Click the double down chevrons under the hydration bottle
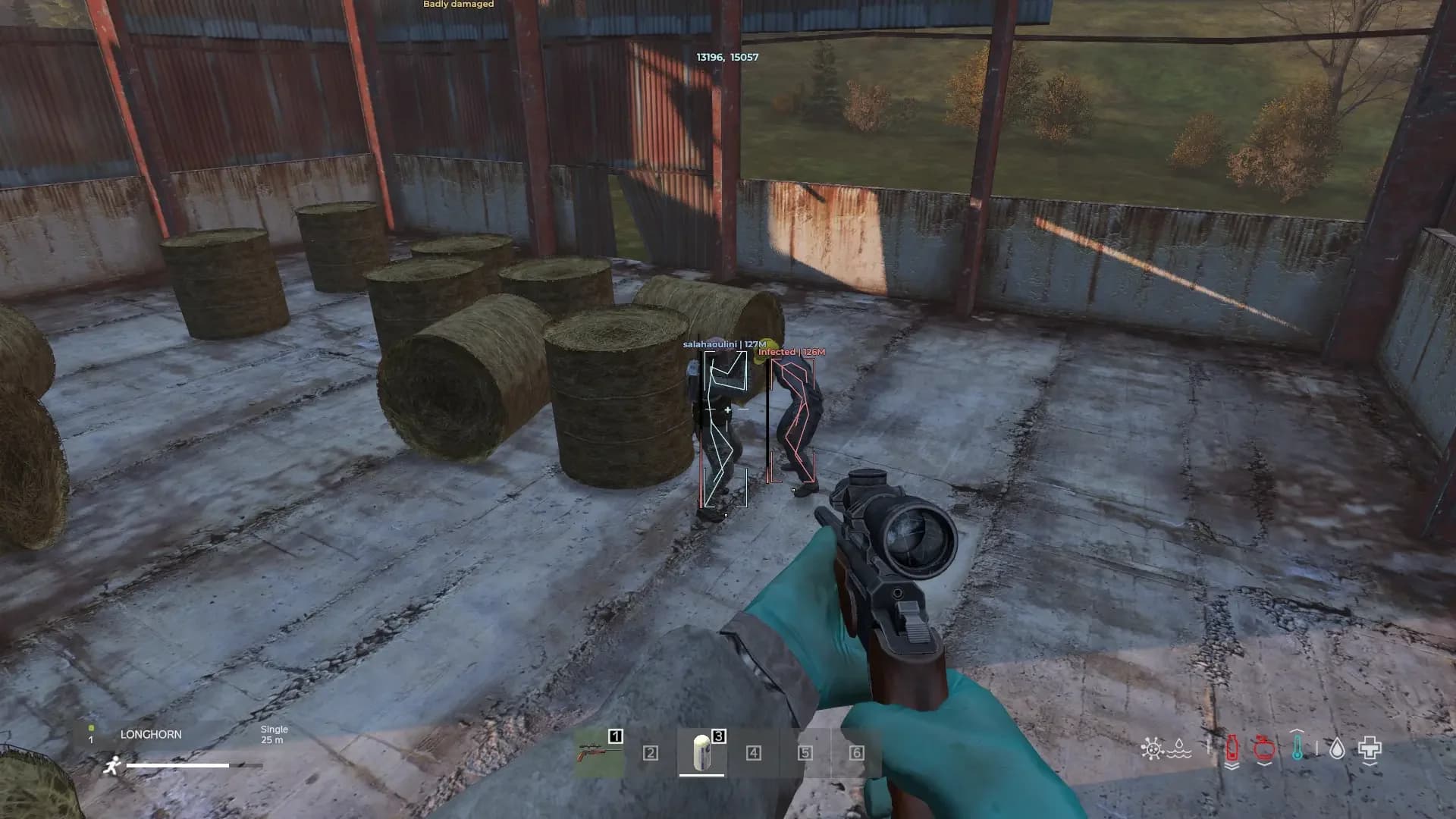This screenshot has width=1456, height=819. [1232, 766]
